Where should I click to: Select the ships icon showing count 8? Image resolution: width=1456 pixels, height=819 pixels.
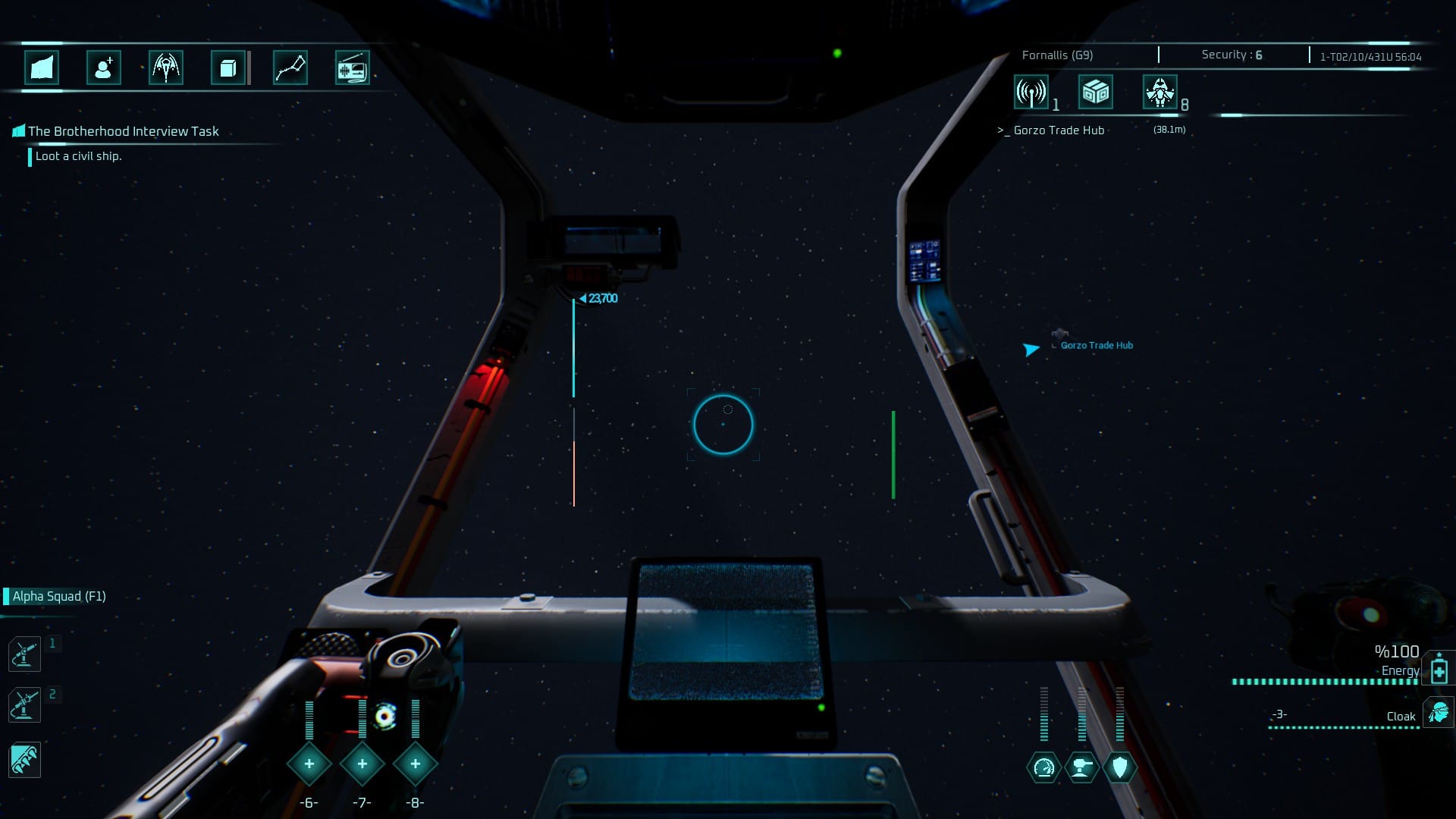point(1160,93)
